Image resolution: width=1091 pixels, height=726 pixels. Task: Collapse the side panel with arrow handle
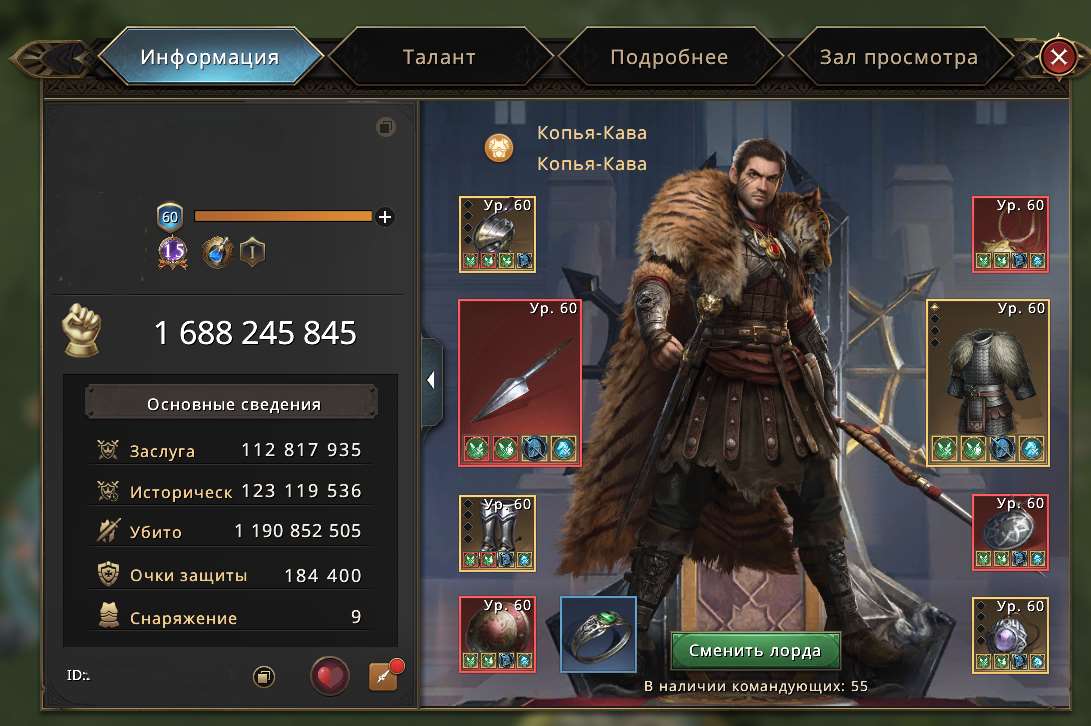tap(431, 380)
